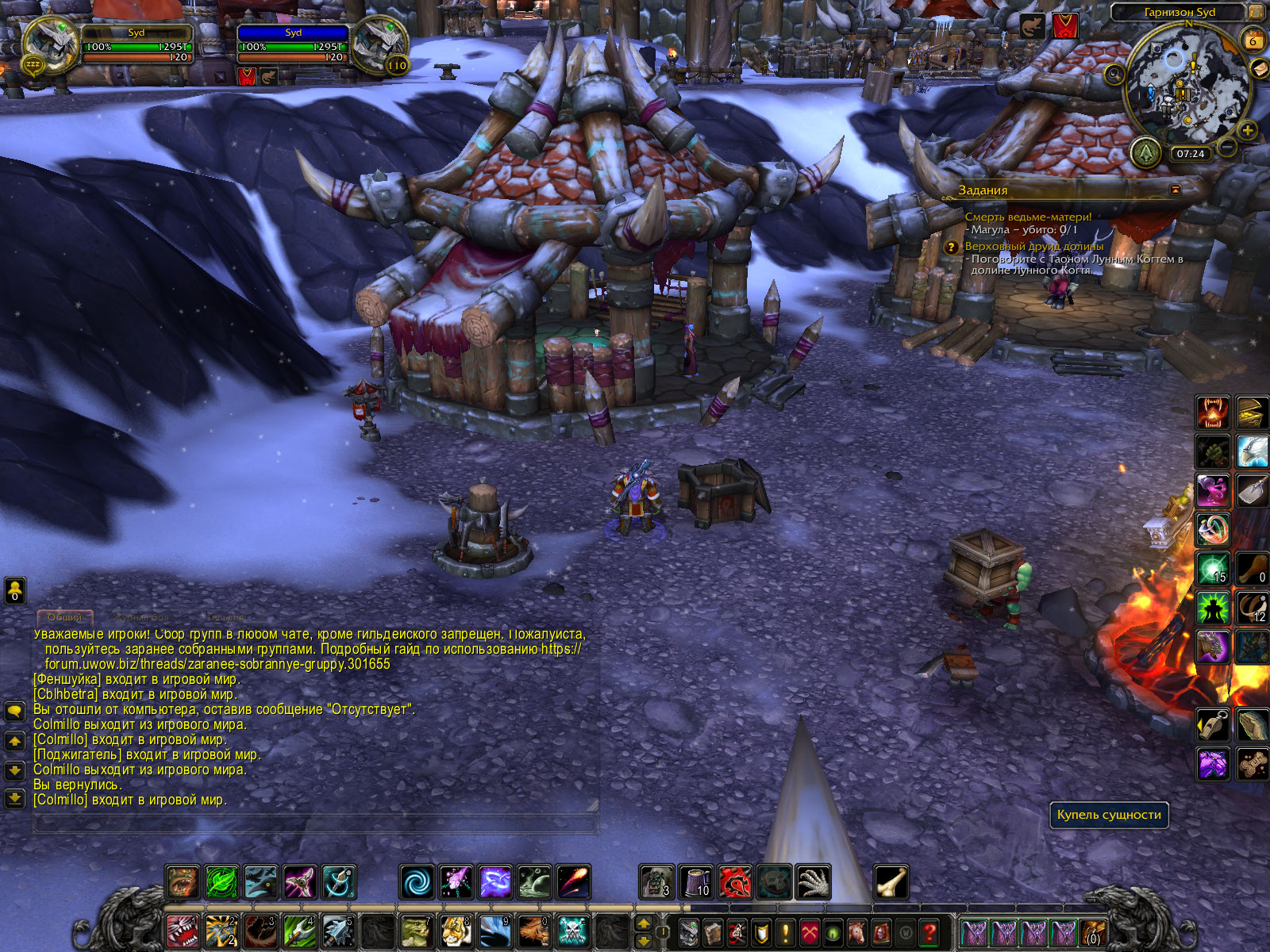
Task: Activate the blue swirl vortex ability
Action: 417,882
